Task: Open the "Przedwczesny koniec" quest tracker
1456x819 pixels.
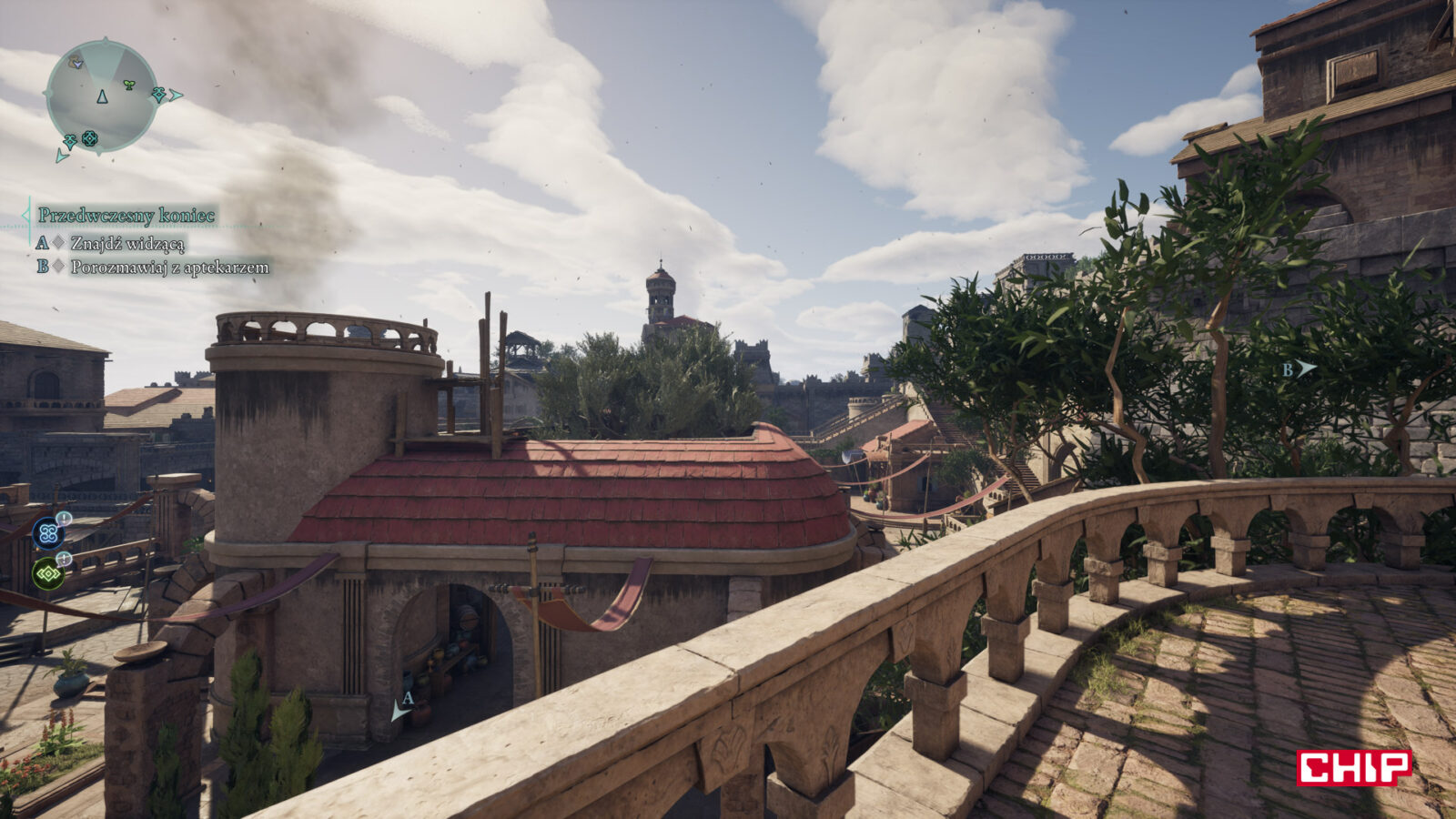Action: click(x=126, y=216)
